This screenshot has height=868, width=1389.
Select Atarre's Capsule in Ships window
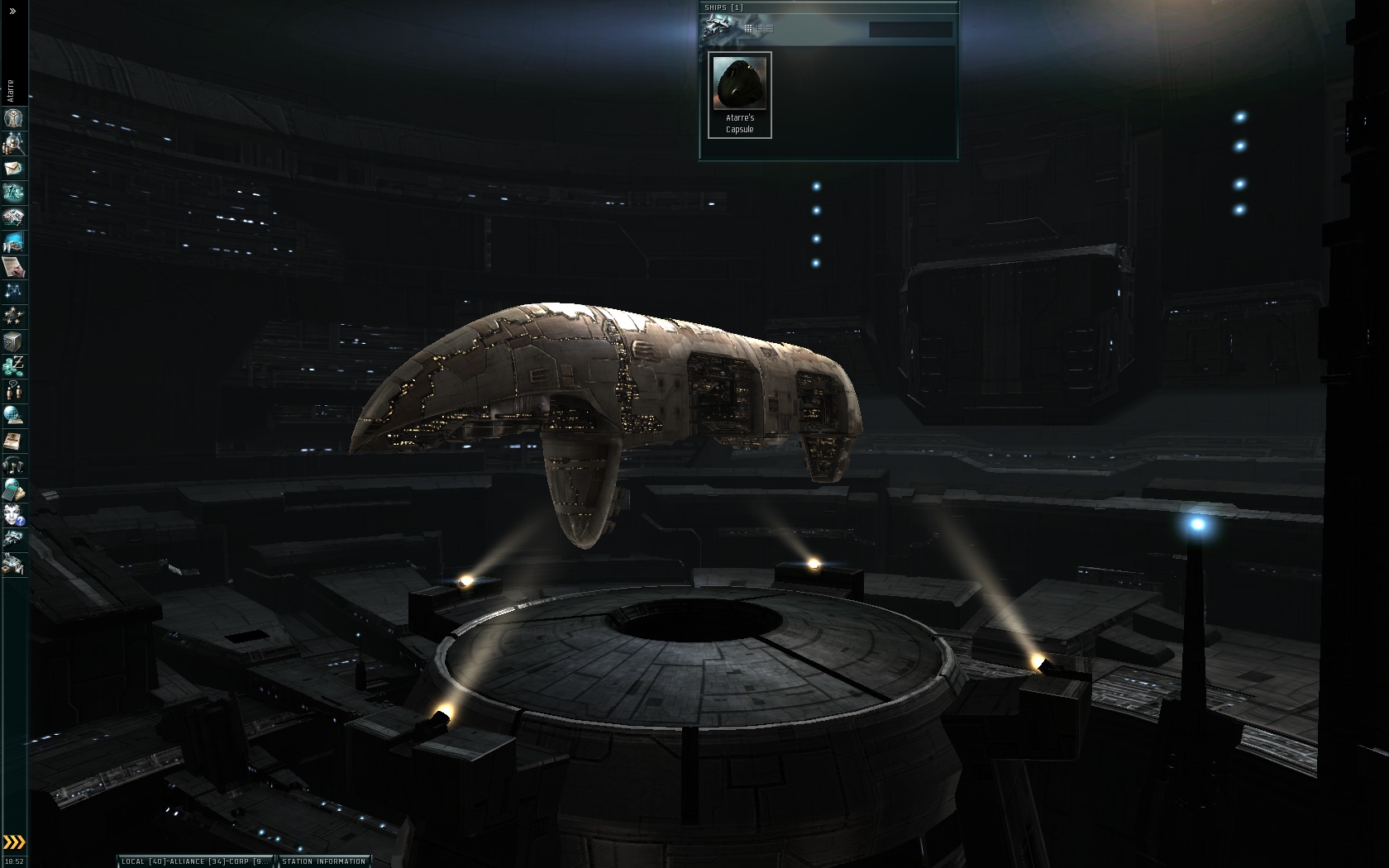point(740,94)
